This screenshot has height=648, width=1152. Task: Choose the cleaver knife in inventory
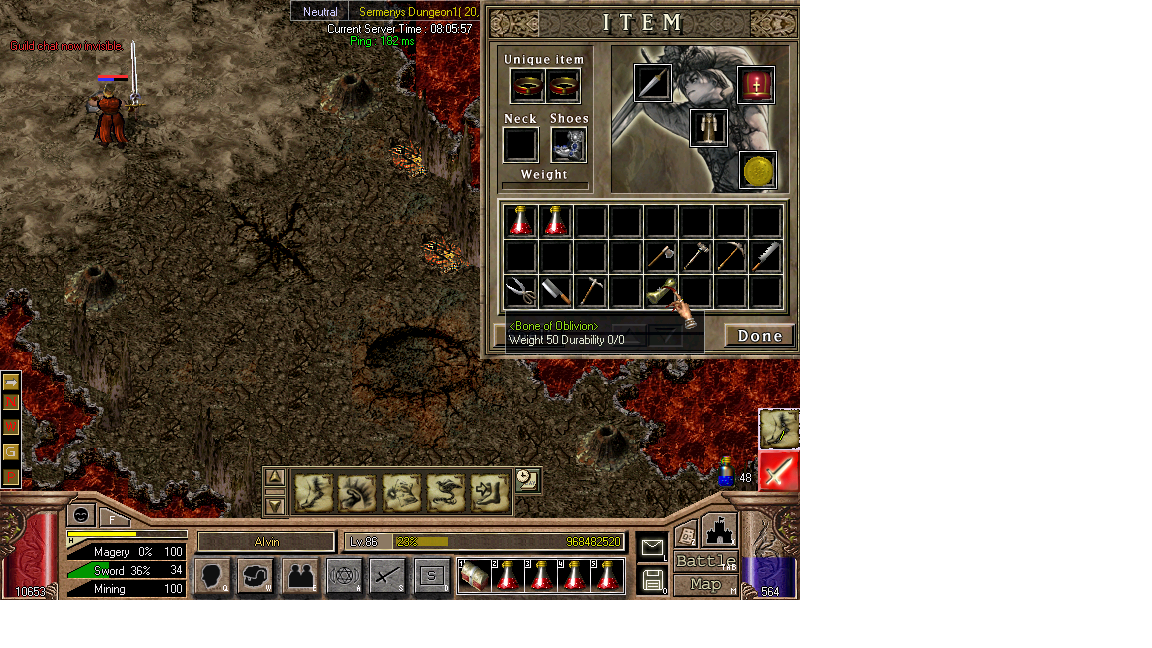[555, 292]
